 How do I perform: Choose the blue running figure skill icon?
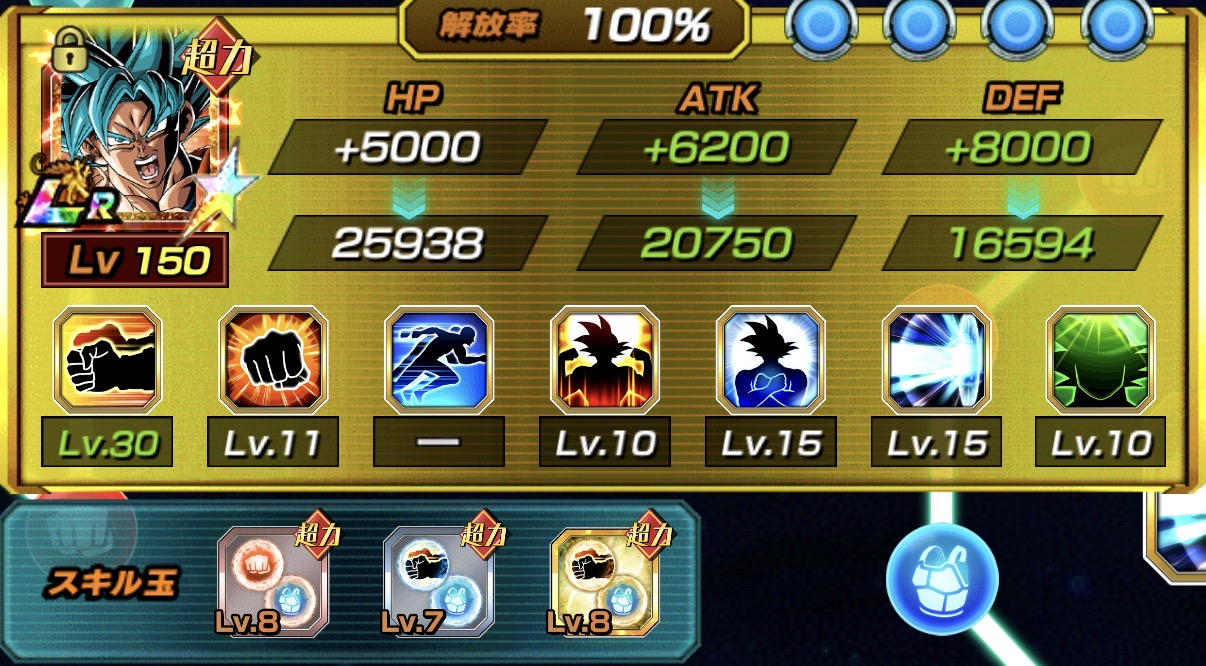tap(439, 361)
